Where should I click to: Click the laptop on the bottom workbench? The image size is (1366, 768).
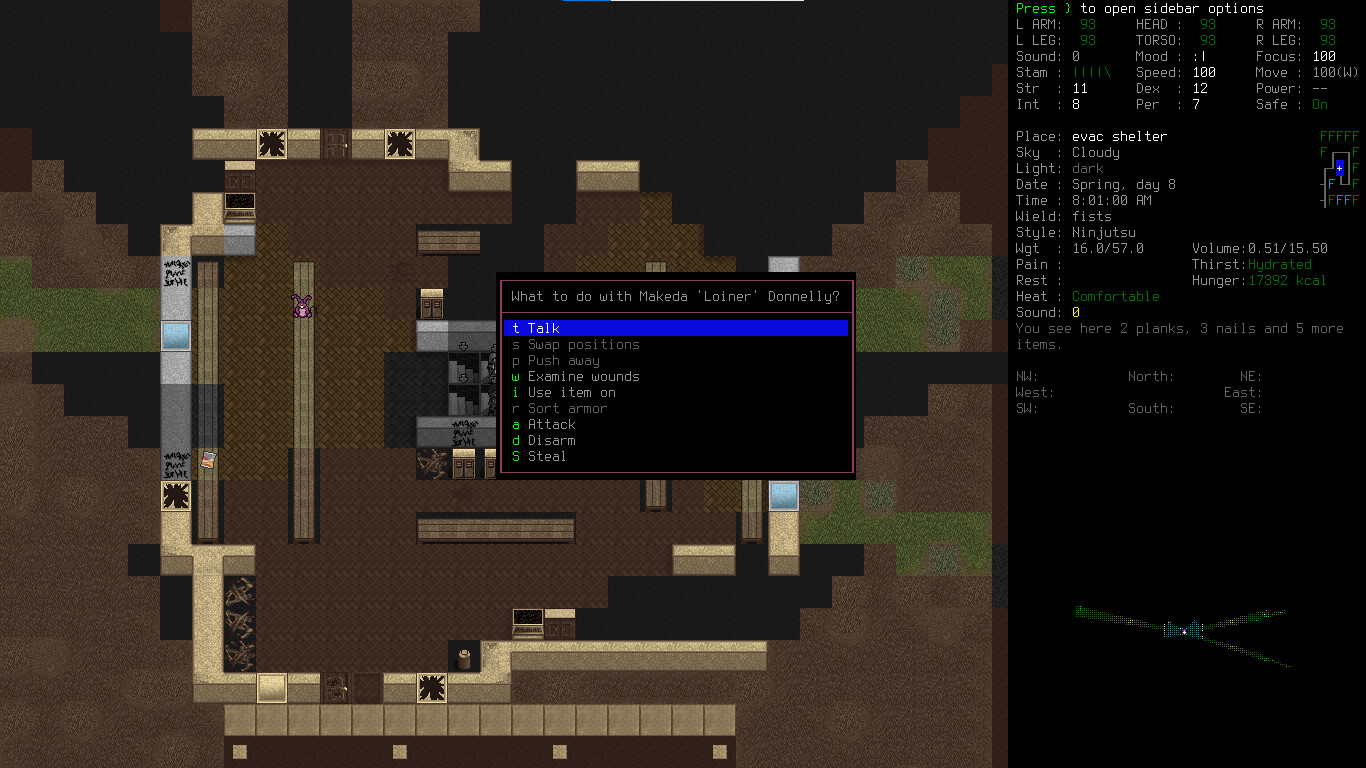pyautogui.click(x=527, y=622)
